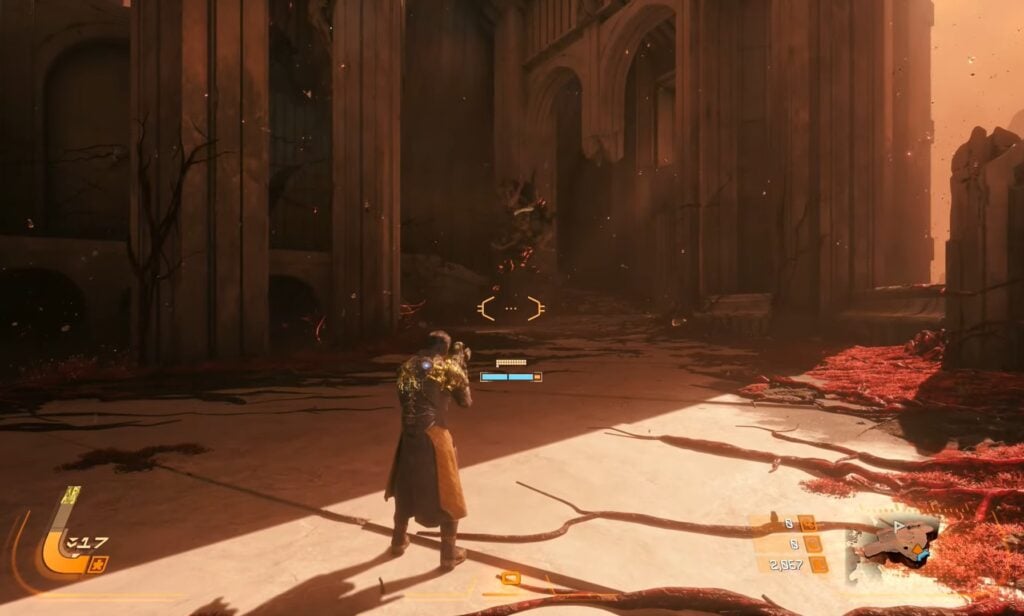Open the minimap in the corner
The height and width of the screenshot is (616, 1024).
pos(892,545)
